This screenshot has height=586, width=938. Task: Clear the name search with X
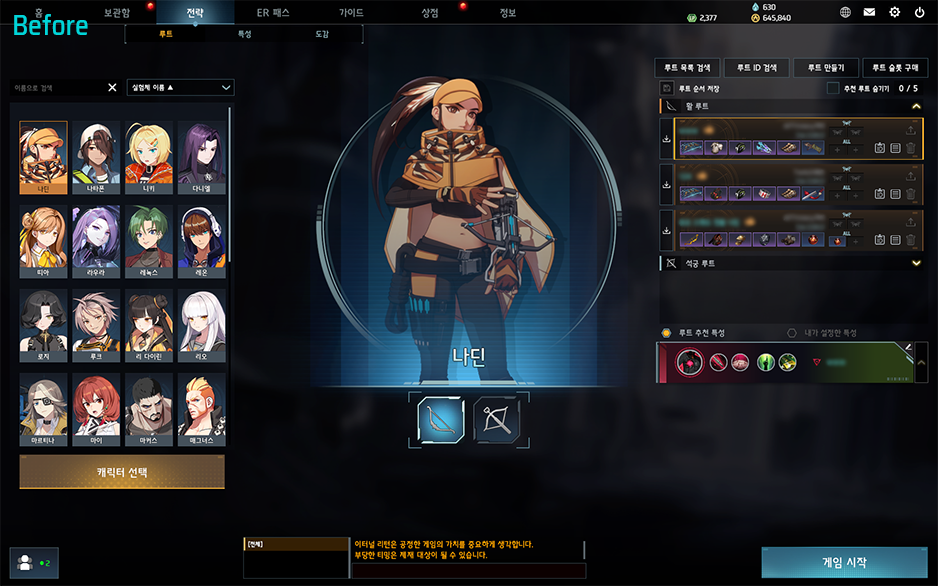pos(112,87)
